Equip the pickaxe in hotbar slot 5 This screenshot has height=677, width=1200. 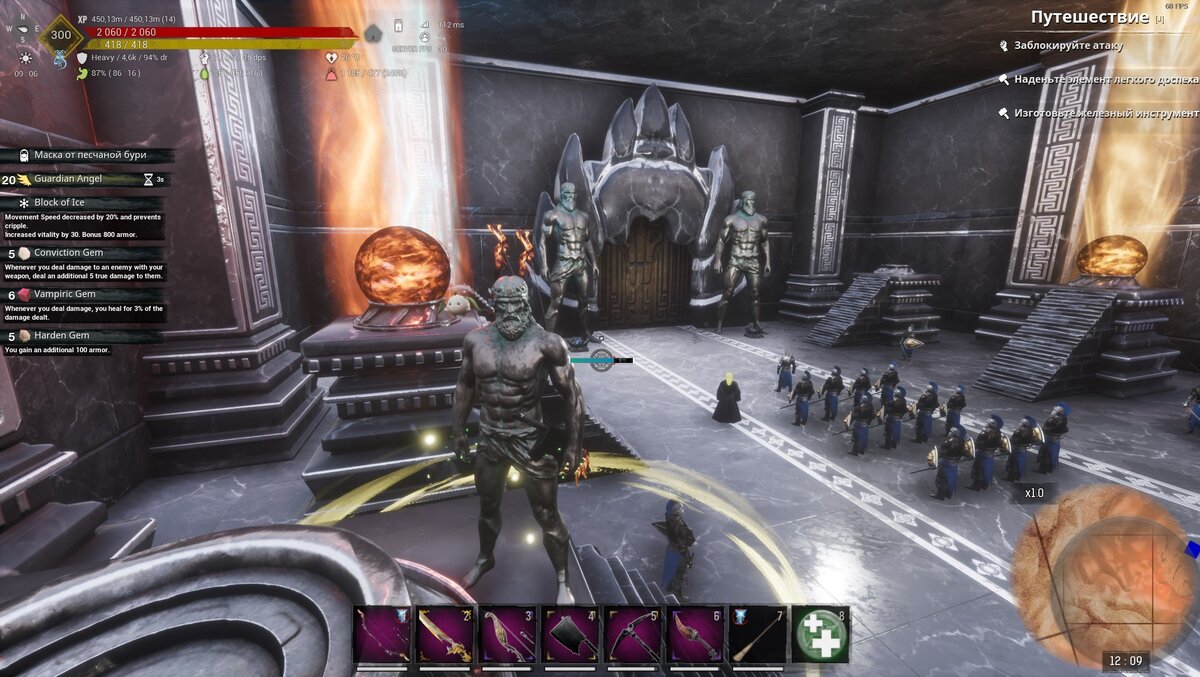[634, 634]
